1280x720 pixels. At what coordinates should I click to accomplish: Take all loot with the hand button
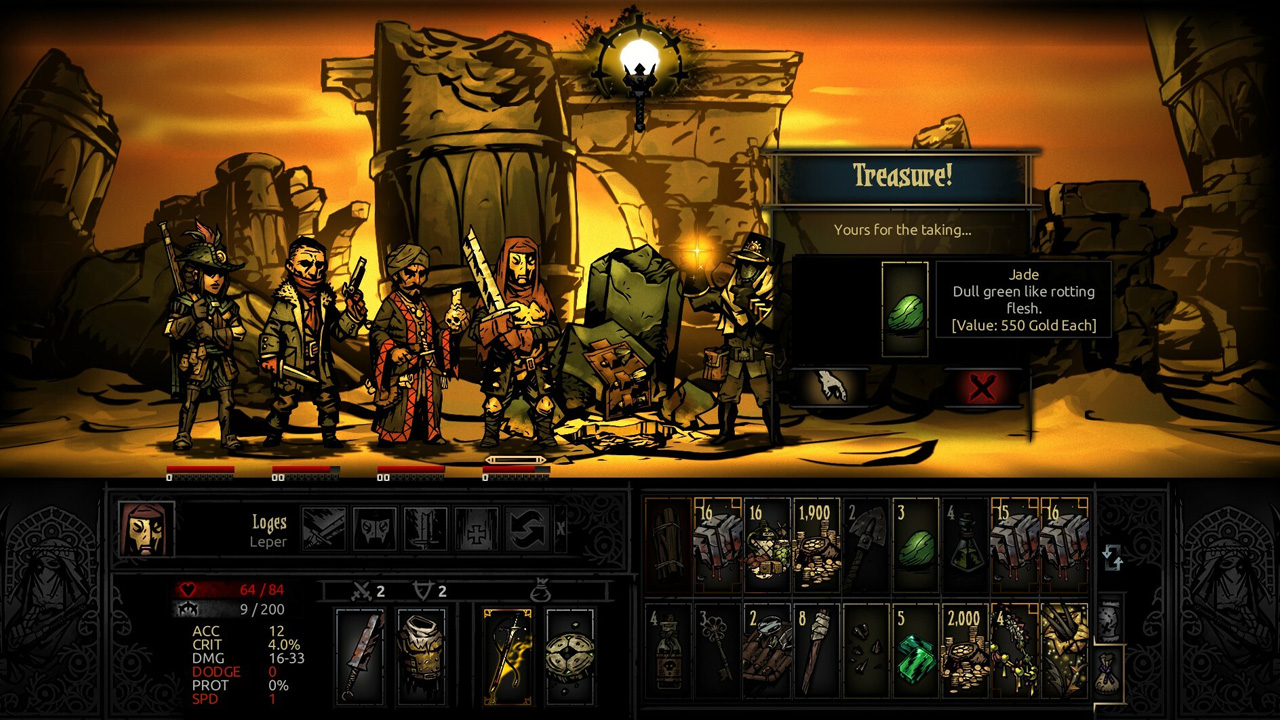(832, 388)
